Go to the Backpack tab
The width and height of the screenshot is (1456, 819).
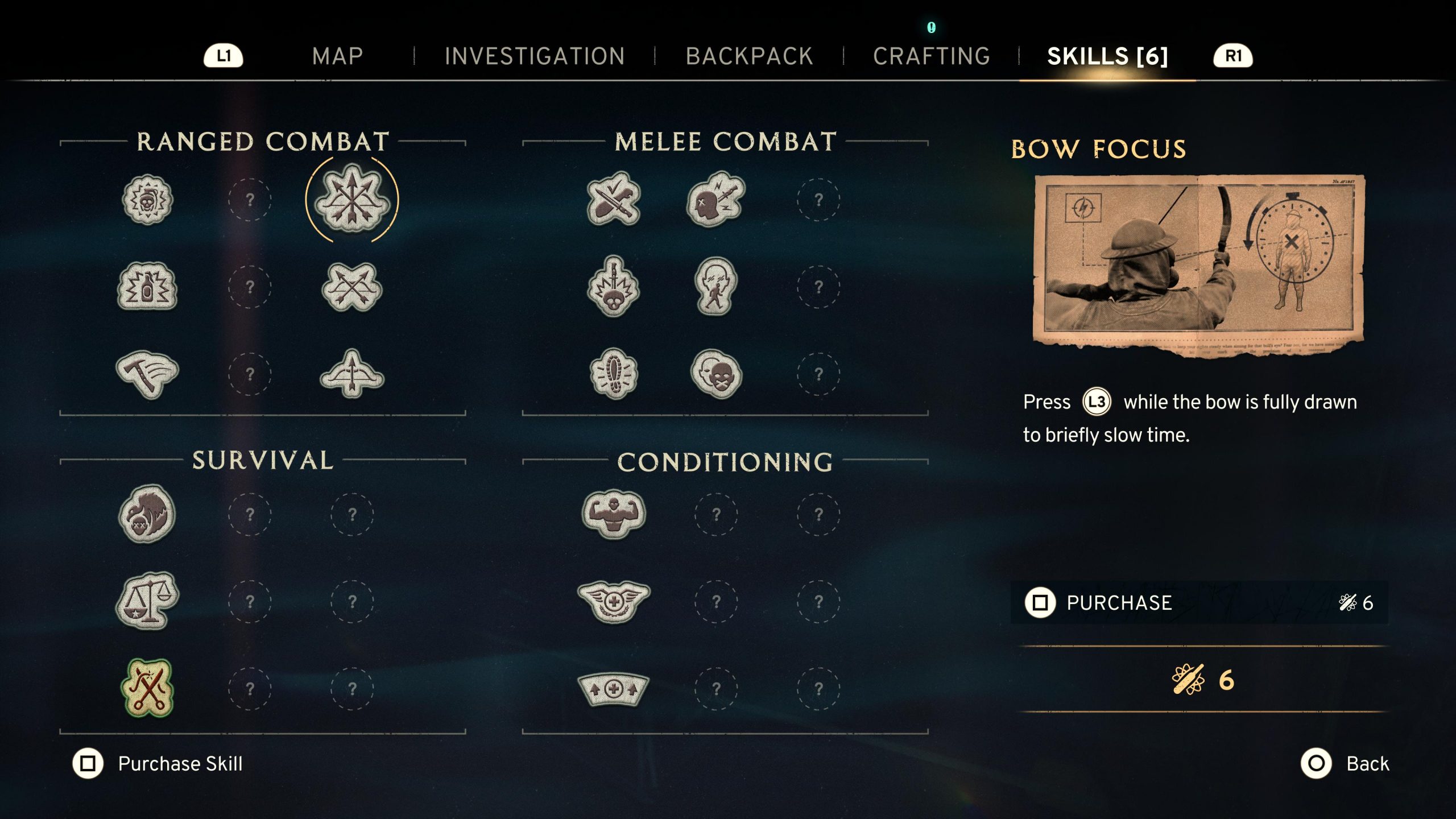coord(749,56)
